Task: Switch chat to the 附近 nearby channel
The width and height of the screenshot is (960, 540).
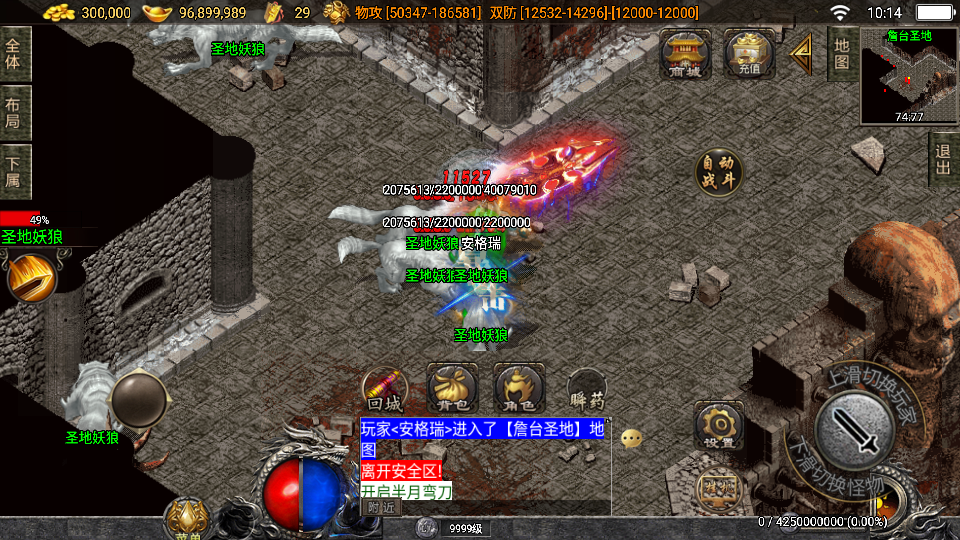Action: click(x=381, y=507)
